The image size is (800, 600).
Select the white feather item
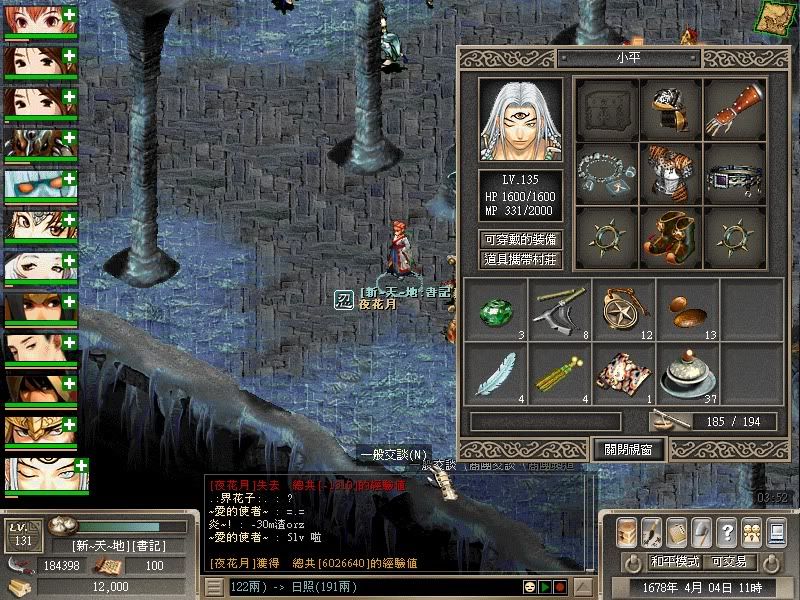495,373
